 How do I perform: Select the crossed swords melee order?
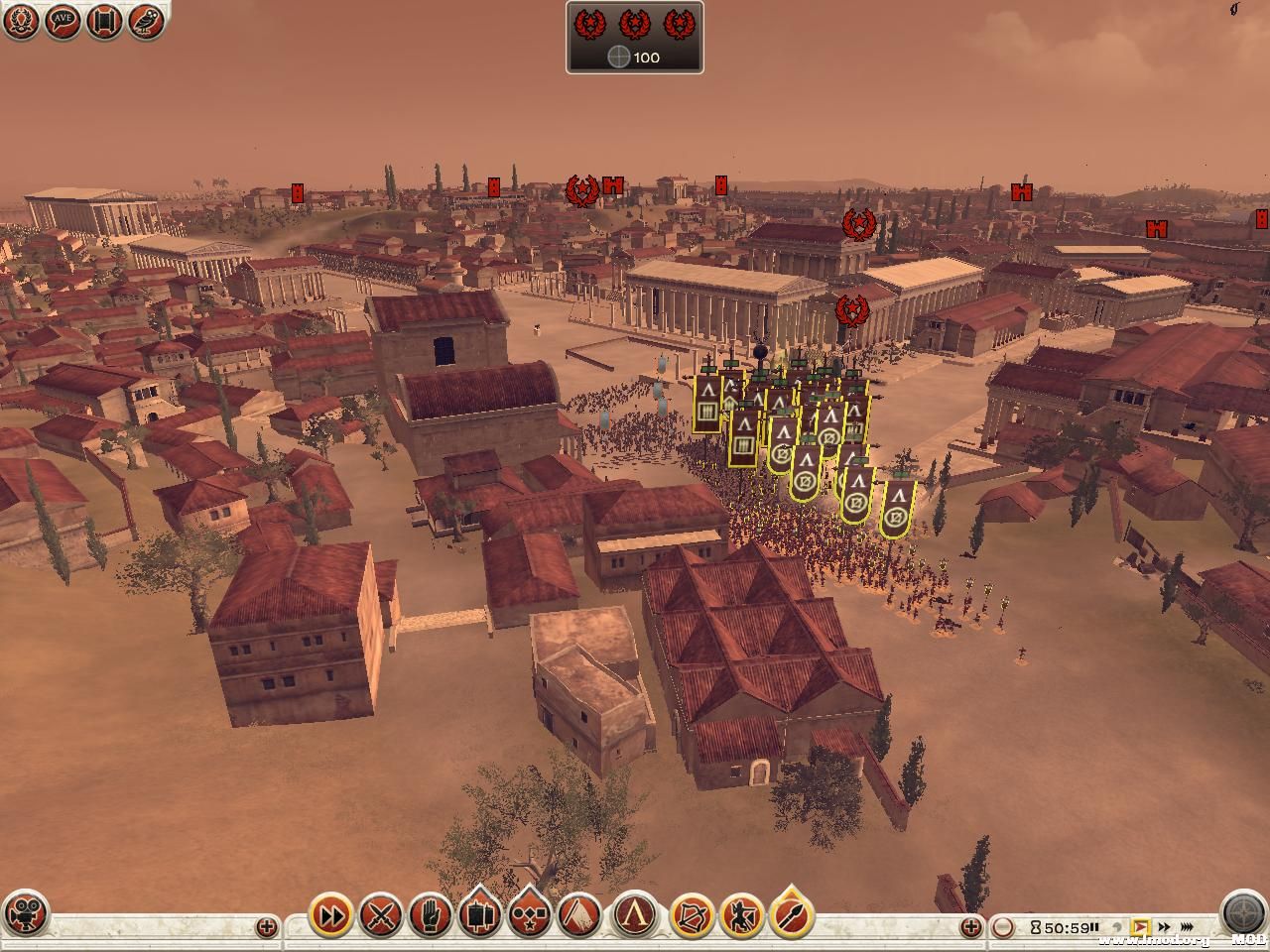pyautogui.click(x=380, y=916)
